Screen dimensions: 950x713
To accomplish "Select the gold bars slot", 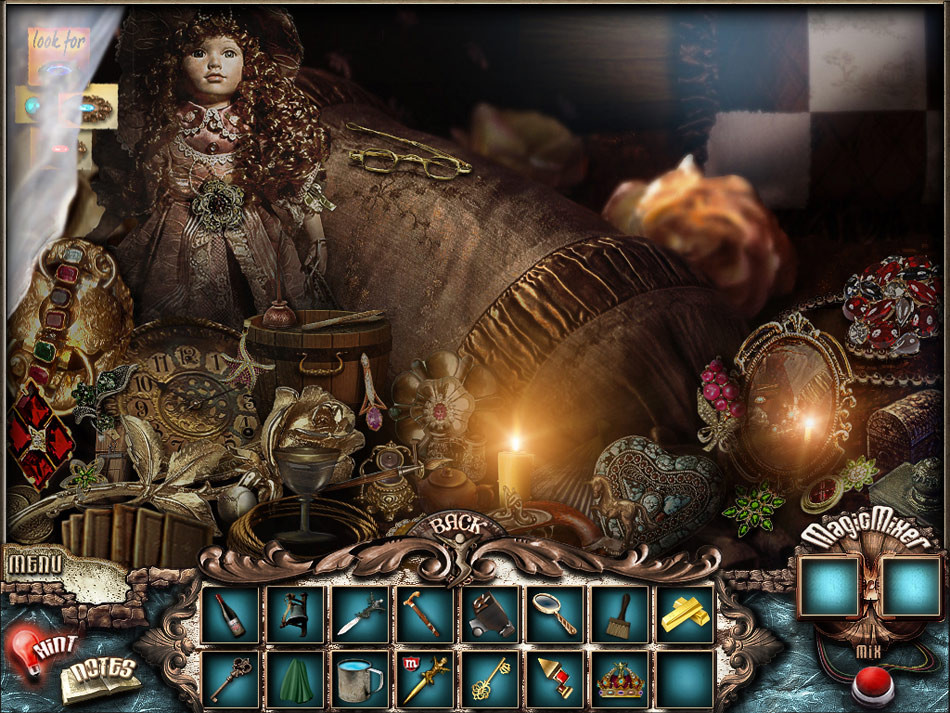I will (685, 614).
